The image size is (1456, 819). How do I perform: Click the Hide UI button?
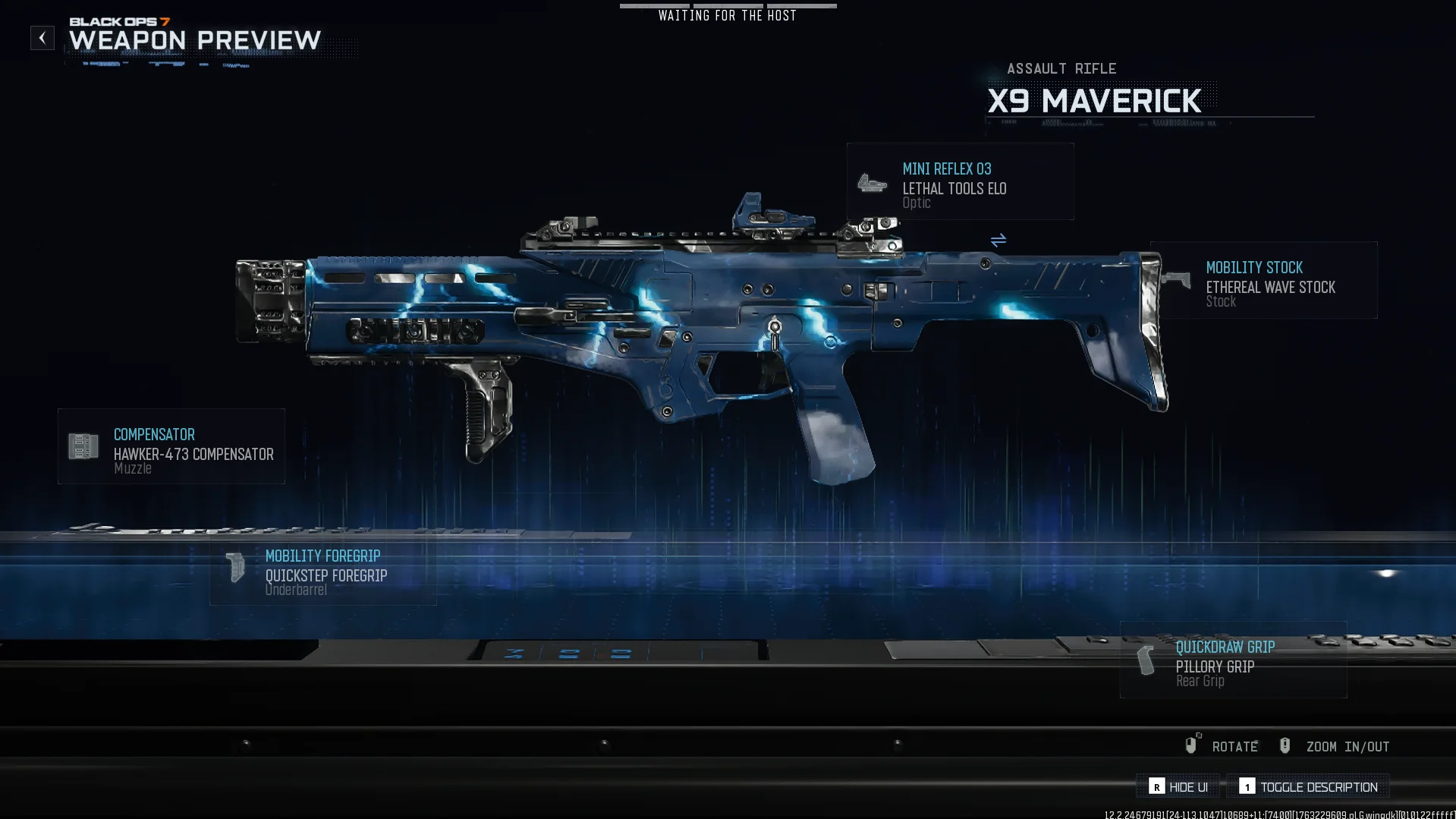coord(1178,787)
